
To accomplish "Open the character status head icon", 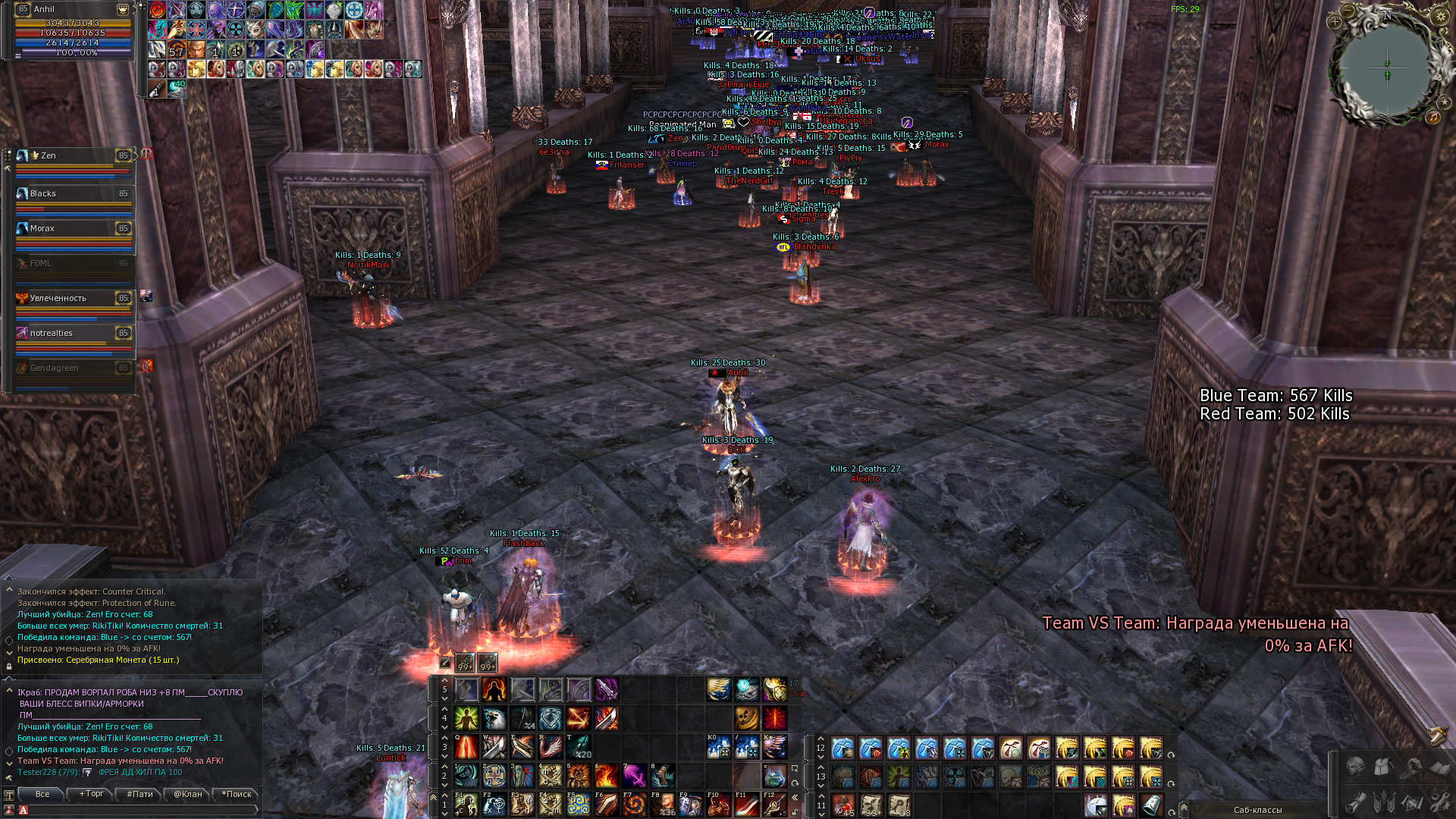I will [1355, 767].
